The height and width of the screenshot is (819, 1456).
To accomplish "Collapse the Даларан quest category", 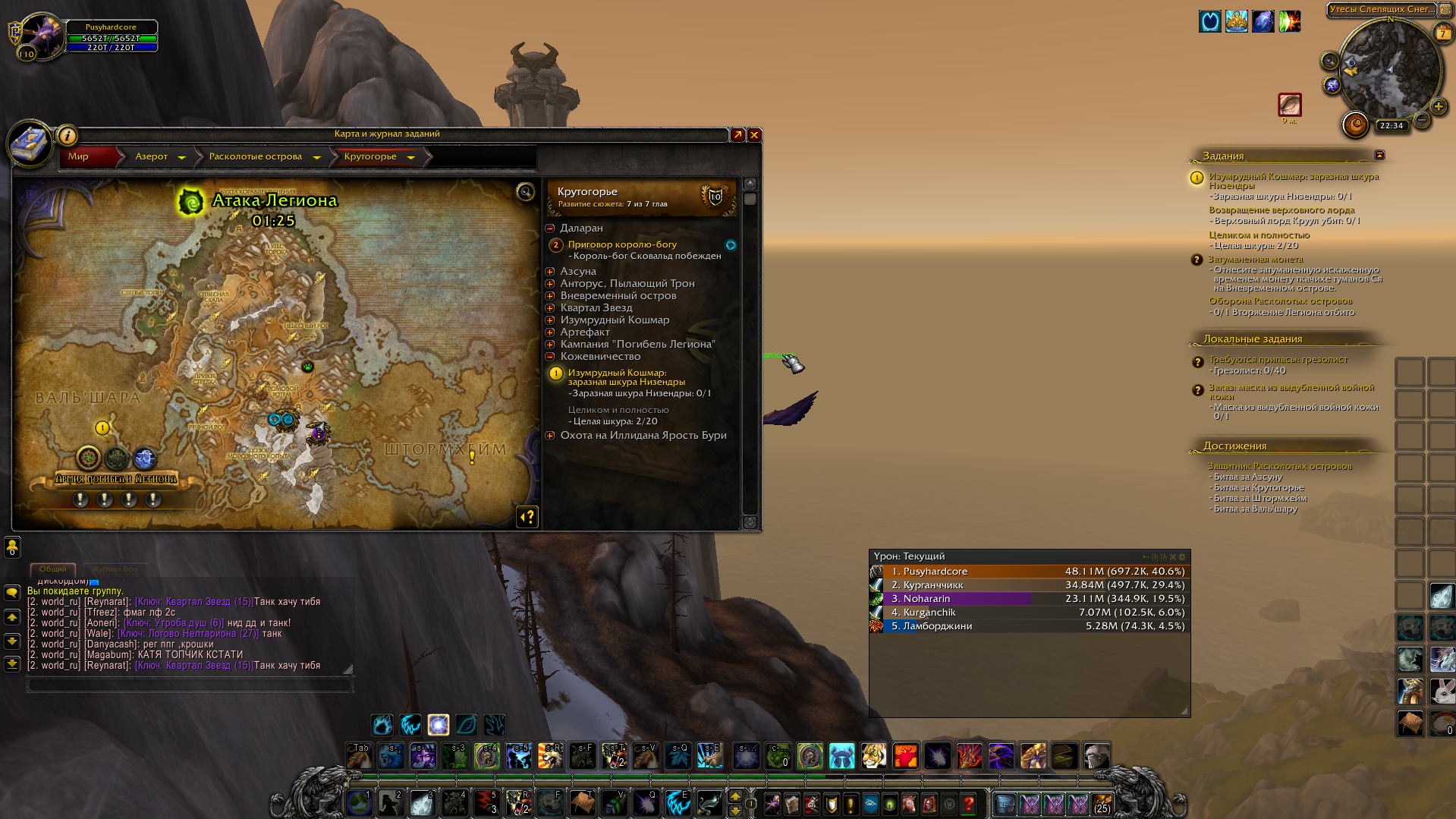I will (550, 228).
